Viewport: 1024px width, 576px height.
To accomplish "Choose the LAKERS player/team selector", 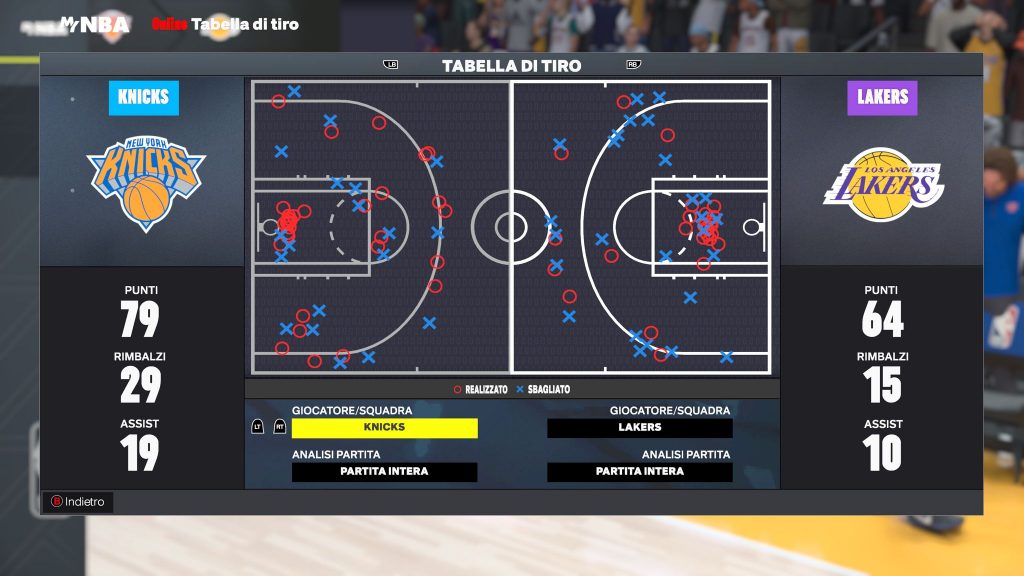I will point(639,427).
